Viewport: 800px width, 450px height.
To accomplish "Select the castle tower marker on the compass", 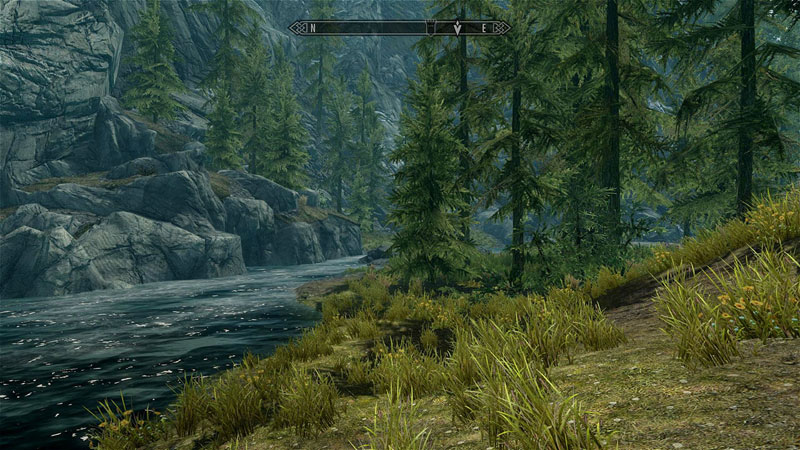I will click(432, 27).
